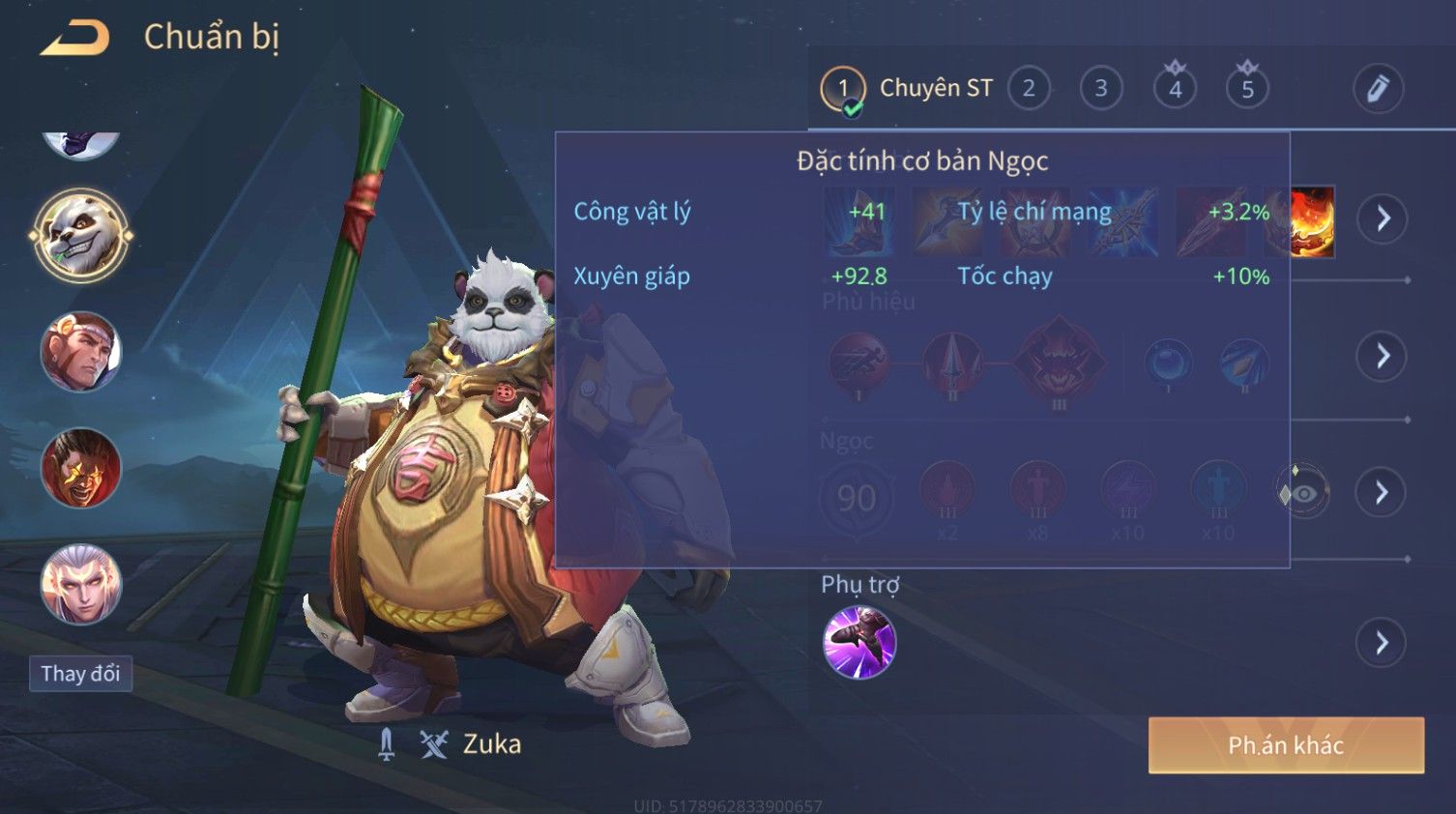1456x814 pixels.
Task: Toggle the Ngọc details eye icon
Action: (1302, 493)
